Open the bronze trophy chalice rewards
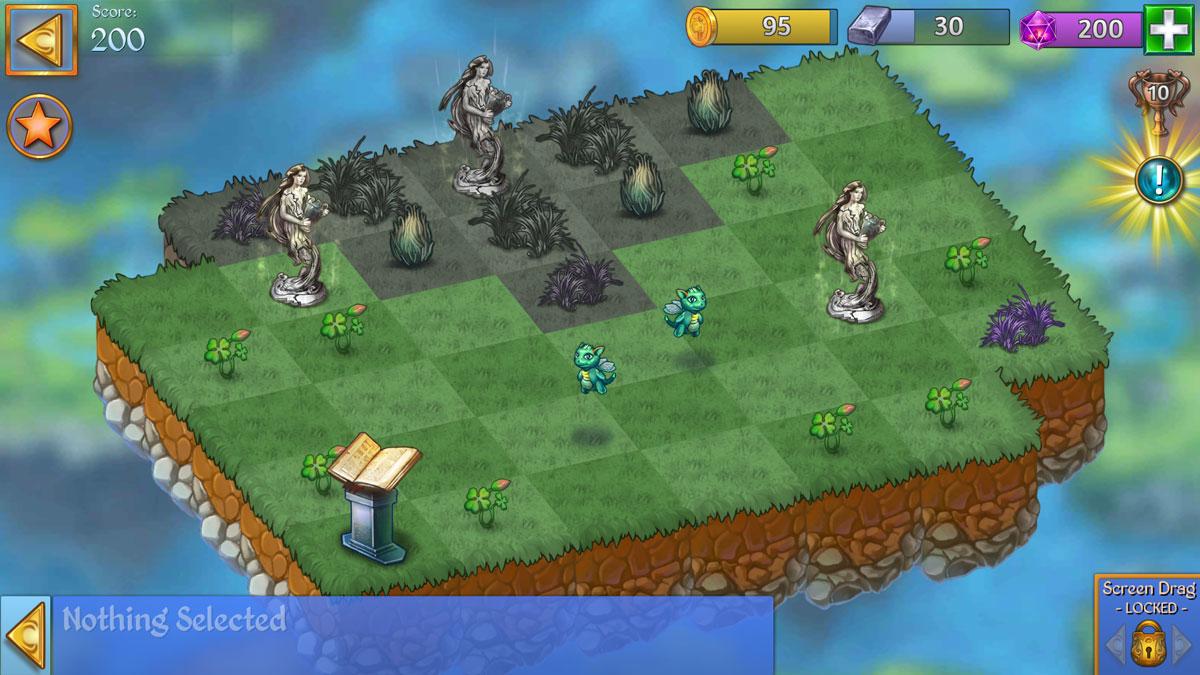The width and height of the screenshot is (1200, 675). [1158, 97]
